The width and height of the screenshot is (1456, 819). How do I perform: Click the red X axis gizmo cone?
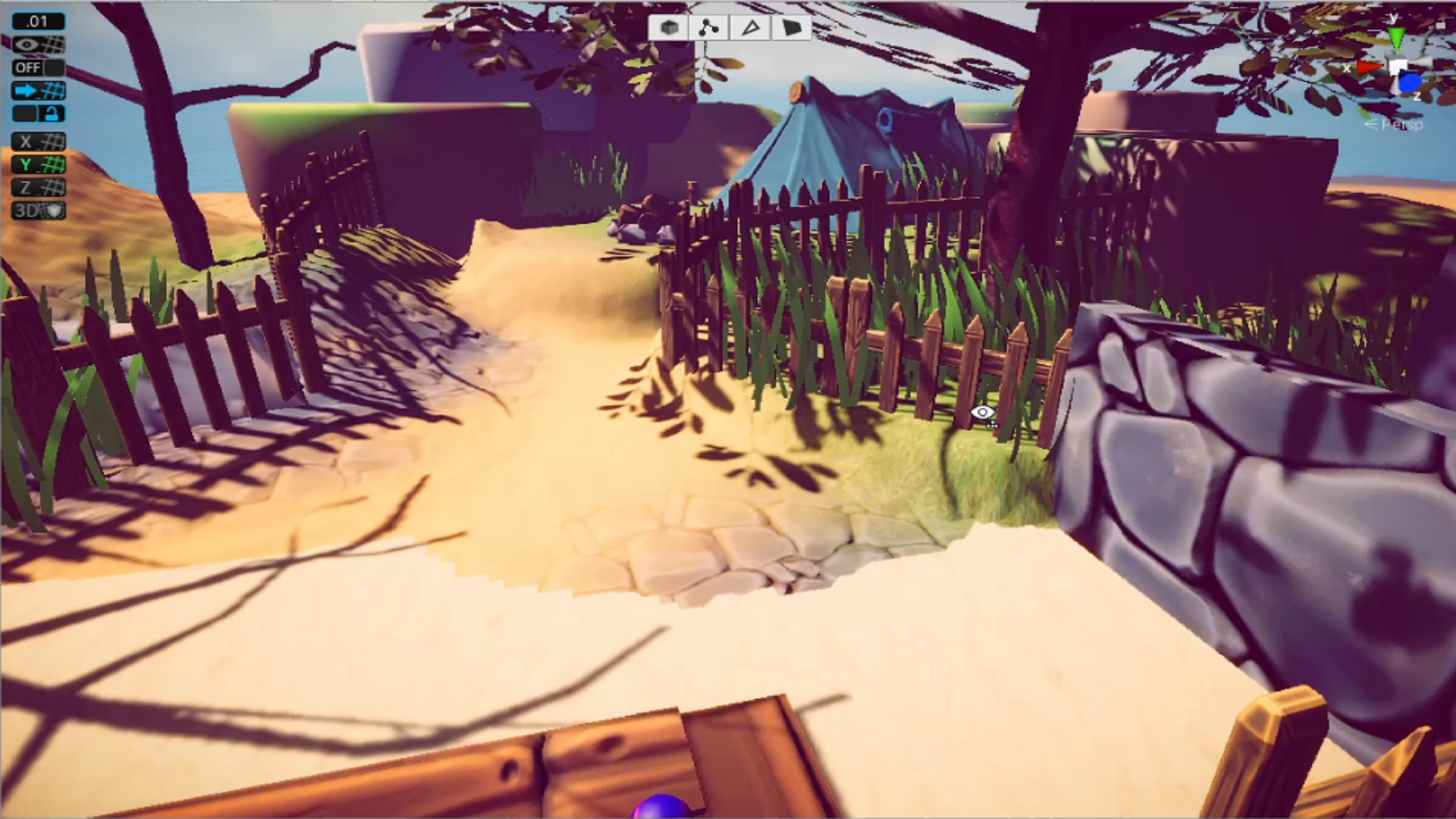point(1370,68)
